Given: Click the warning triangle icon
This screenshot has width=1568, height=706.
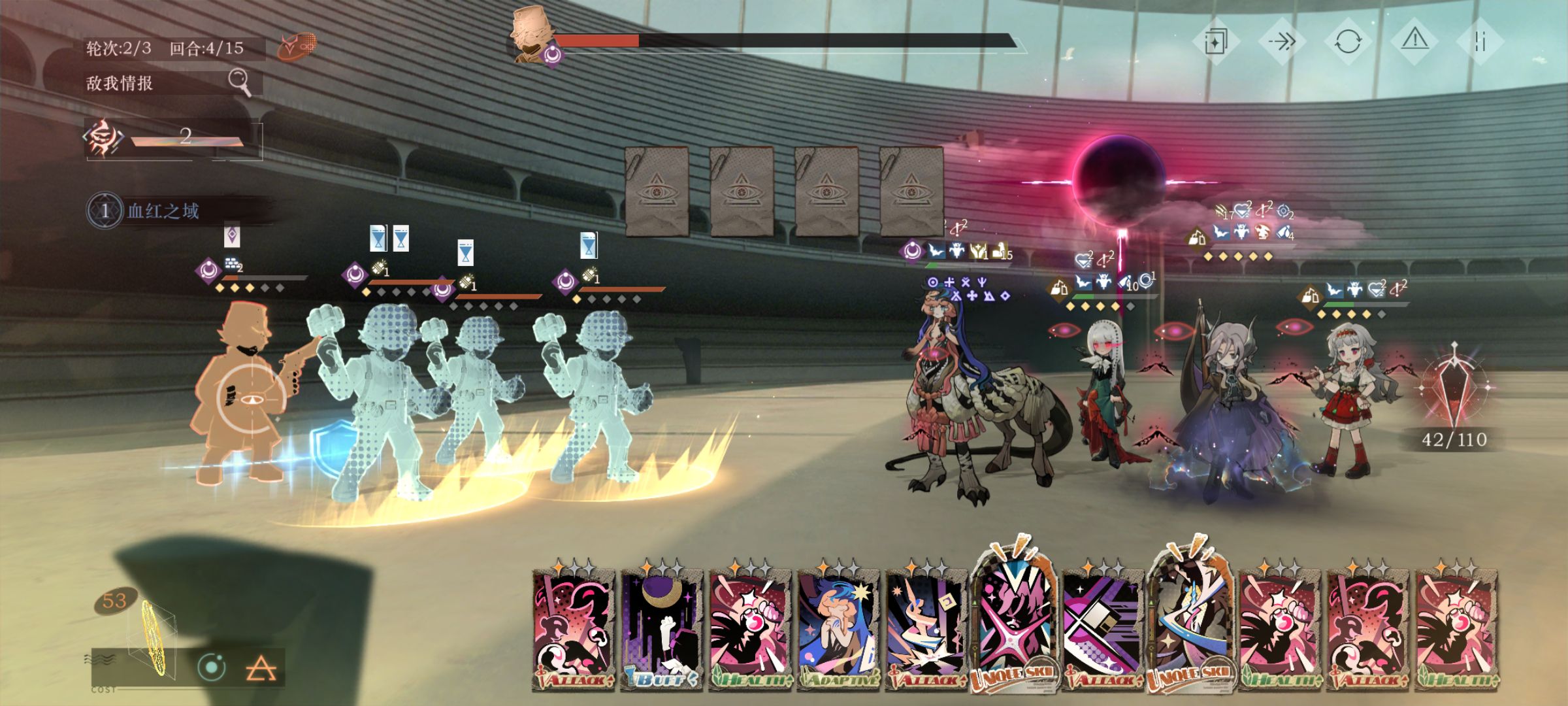Looking at the screenshot, I should tap(1414, 41).
